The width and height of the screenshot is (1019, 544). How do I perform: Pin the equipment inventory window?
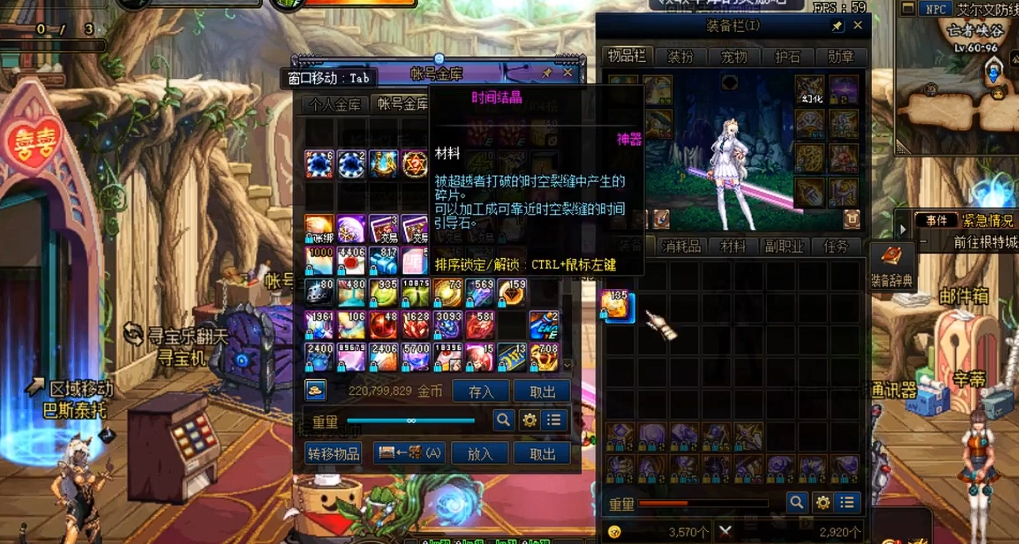(x=837, y=27)
